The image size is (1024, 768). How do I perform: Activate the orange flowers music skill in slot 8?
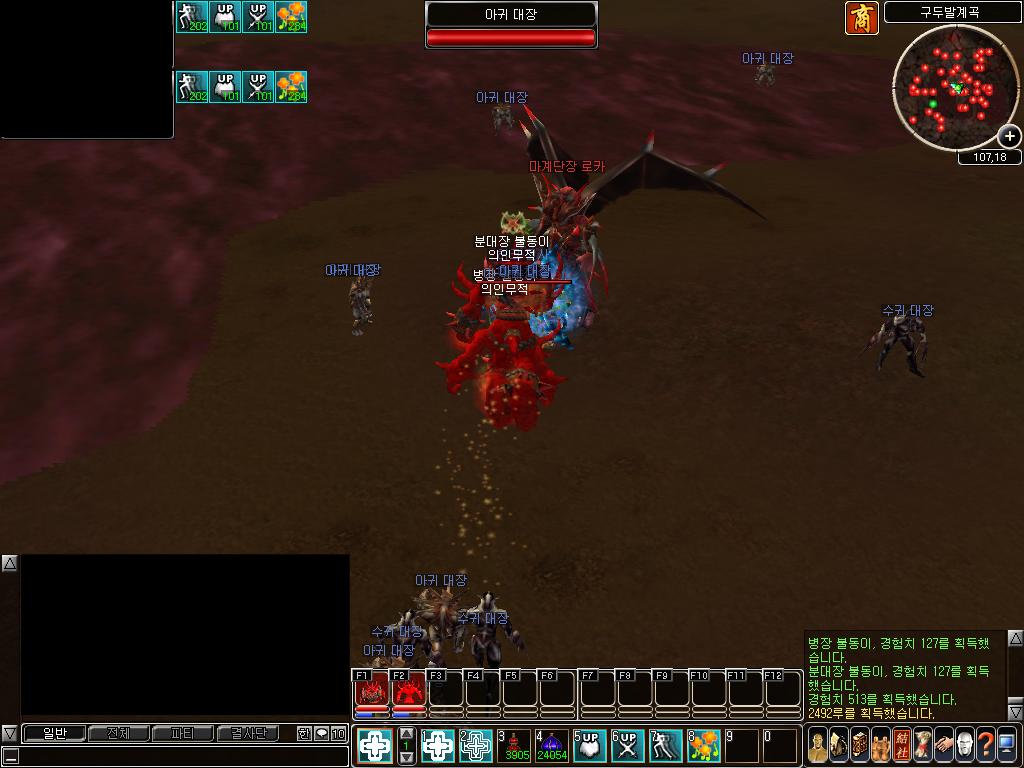tap(704, 745)
